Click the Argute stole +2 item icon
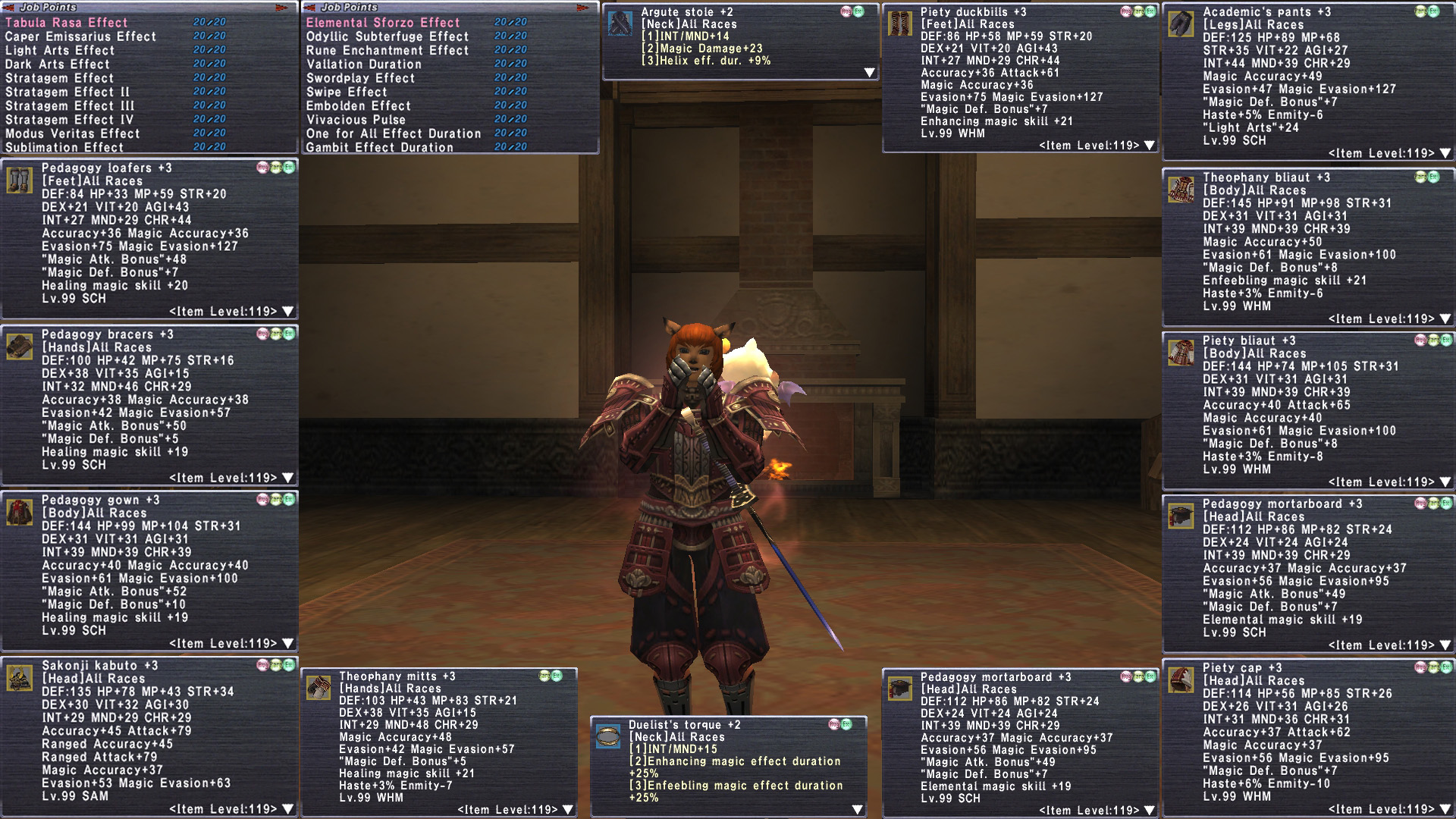 click(620, 24)
